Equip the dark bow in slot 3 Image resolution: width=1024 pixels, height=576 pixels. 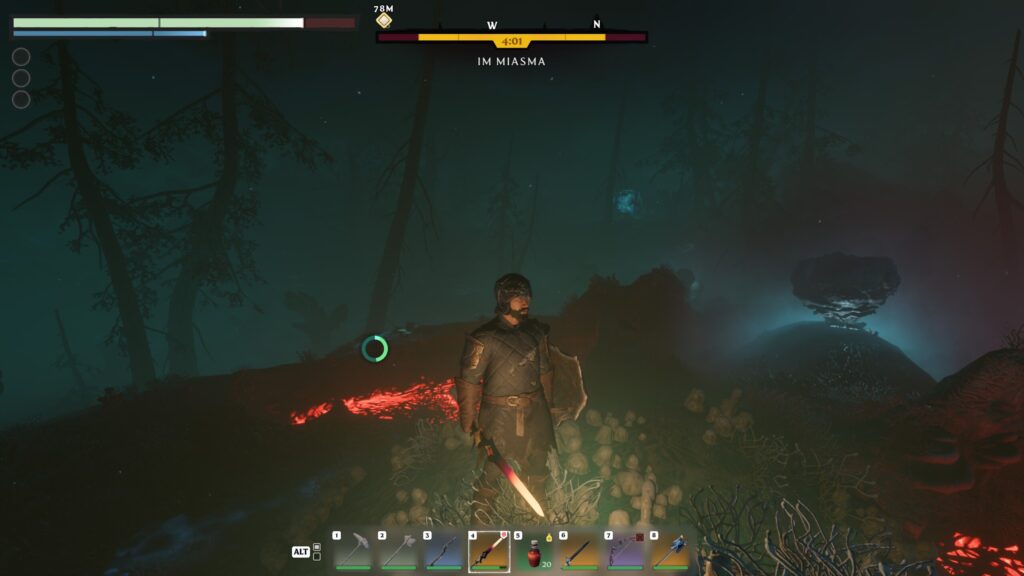[442, 551]
